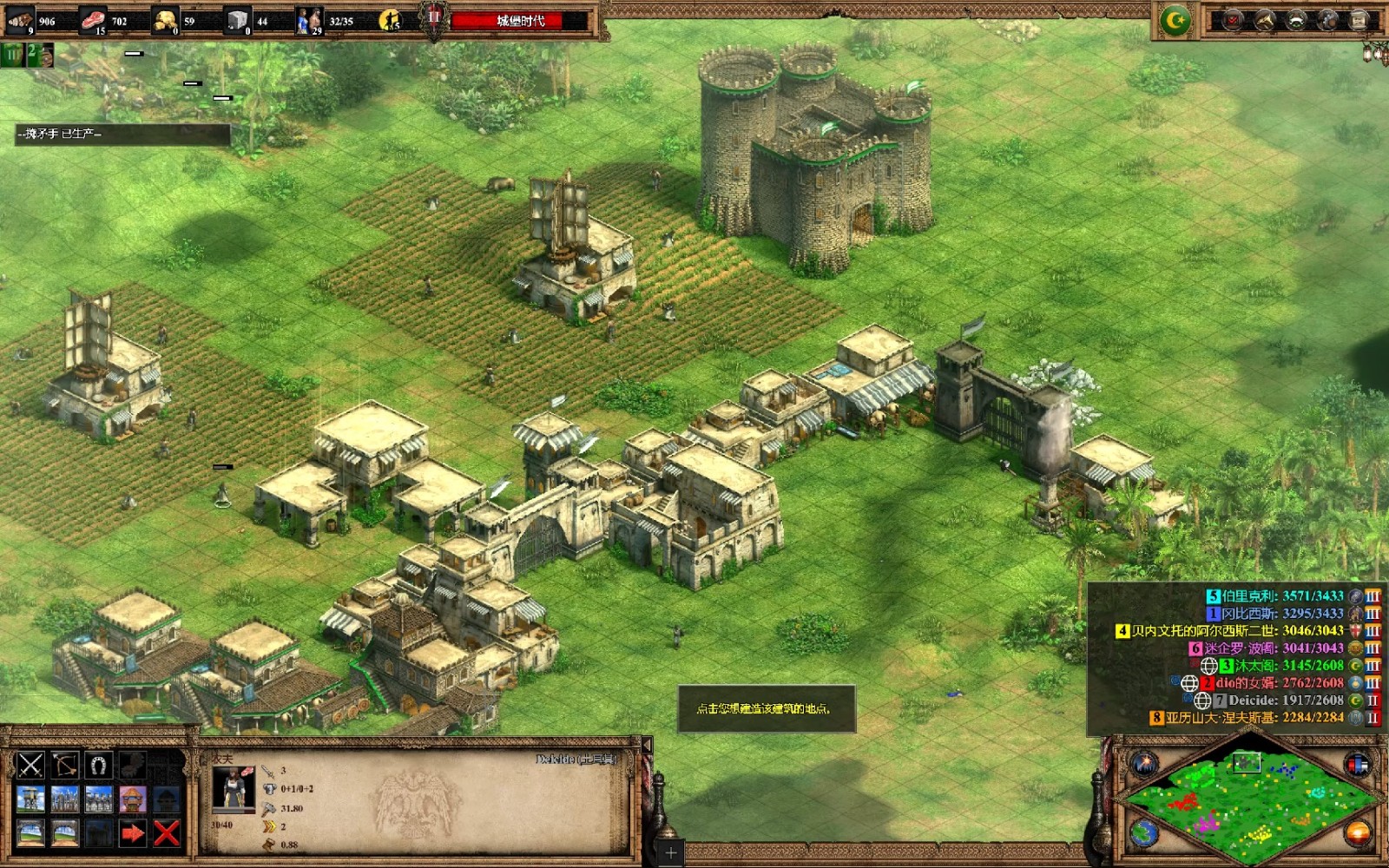Build a watch tower from the build menu

31,799
